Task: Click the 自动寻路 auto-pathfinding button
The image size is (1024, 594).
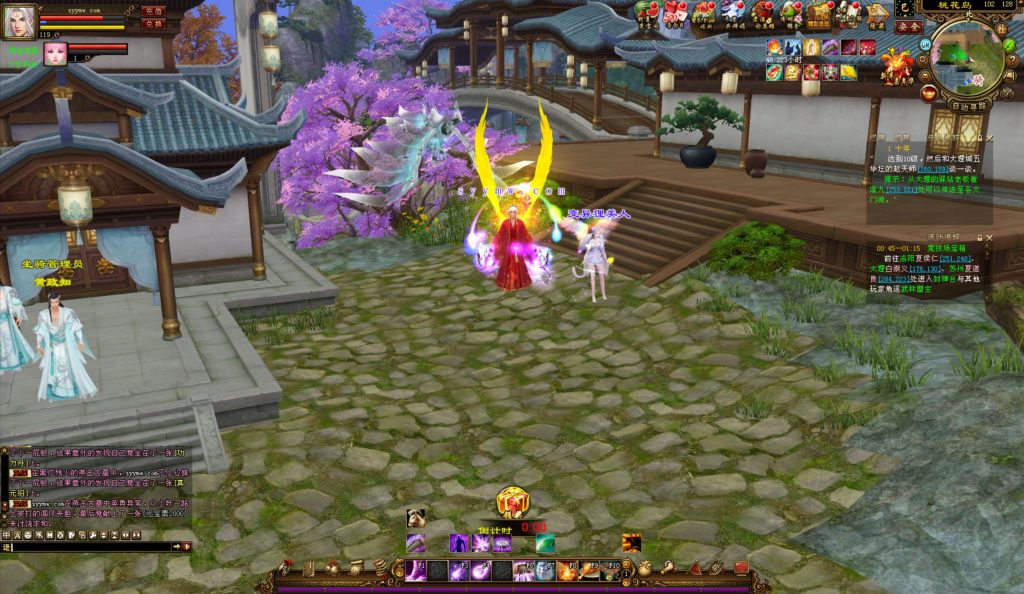Action: coord(967,104)
